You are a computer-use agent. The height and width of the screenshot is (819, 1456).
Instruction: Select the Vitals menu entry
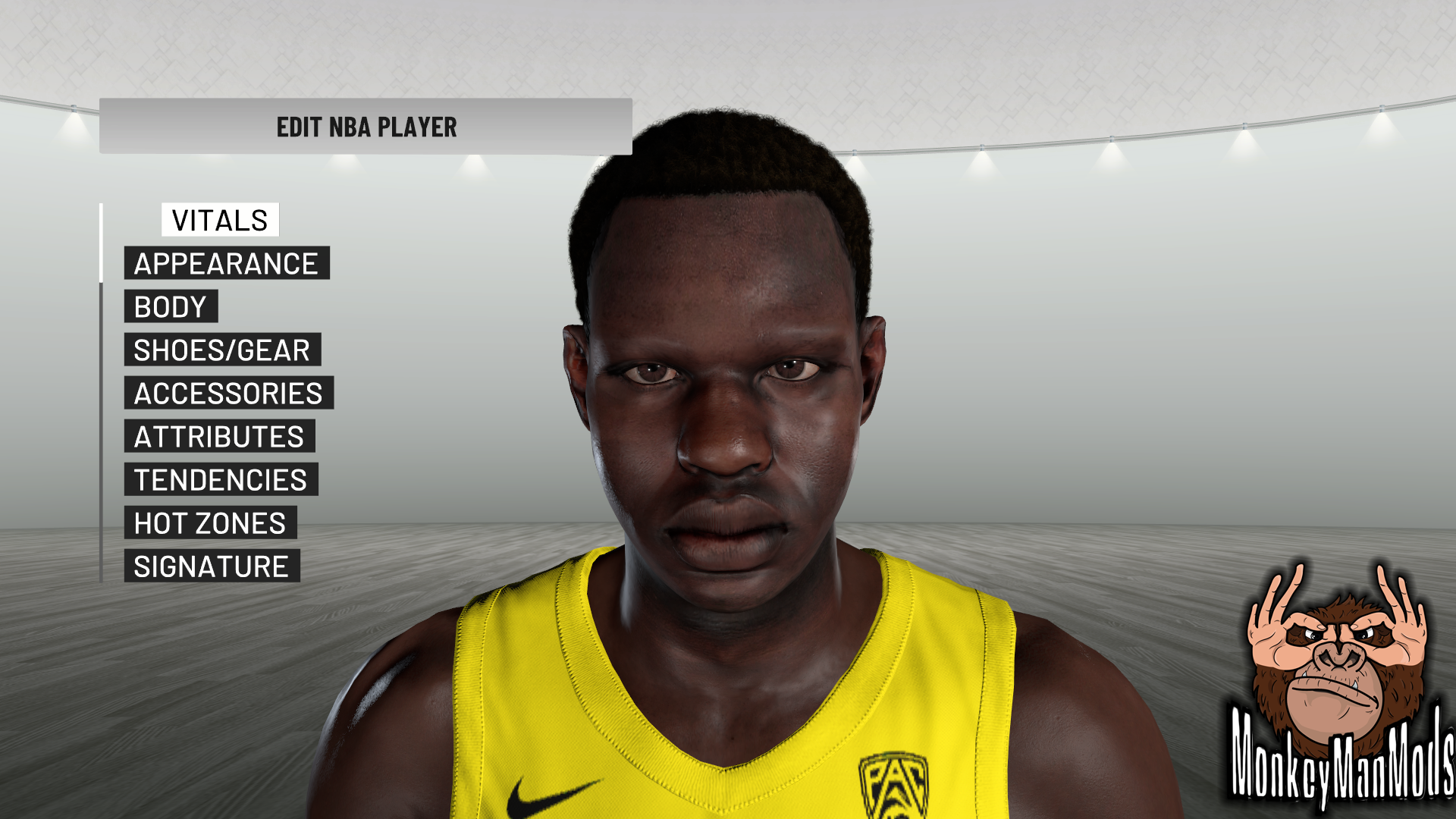tap(220, 220)
